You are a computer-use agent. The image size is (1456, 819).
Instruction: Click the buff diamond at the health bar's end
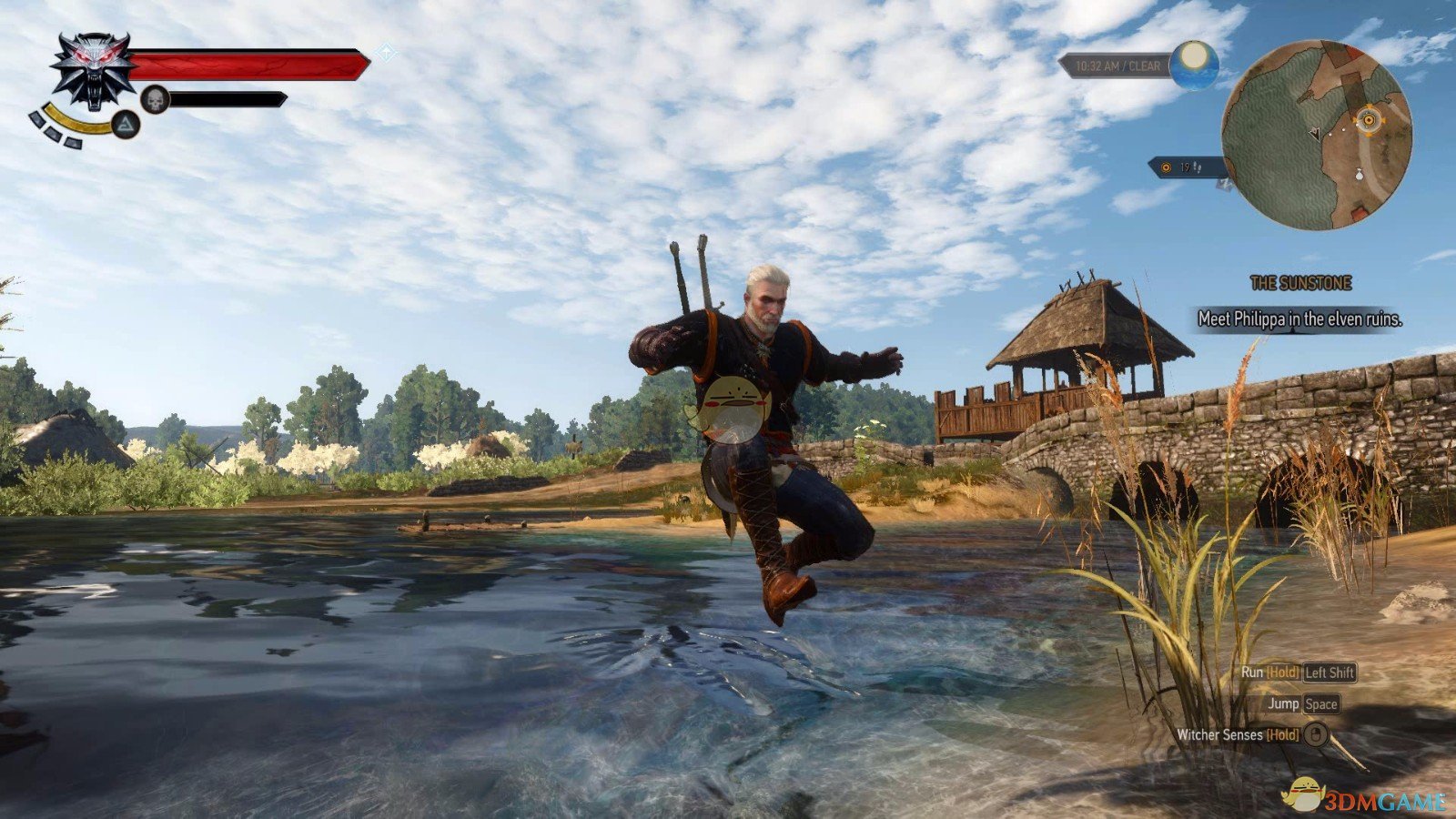point(386,55)
